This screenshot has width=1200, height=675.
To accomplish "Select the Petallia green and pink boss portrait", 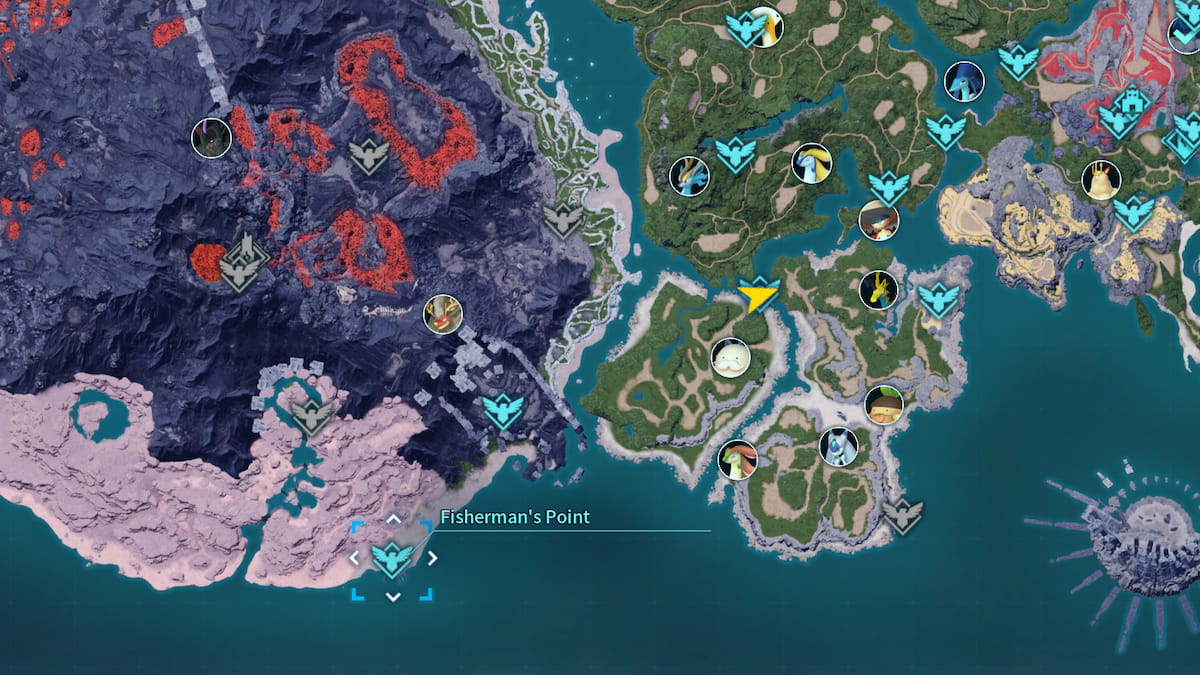I will click(x=738, y=460).
